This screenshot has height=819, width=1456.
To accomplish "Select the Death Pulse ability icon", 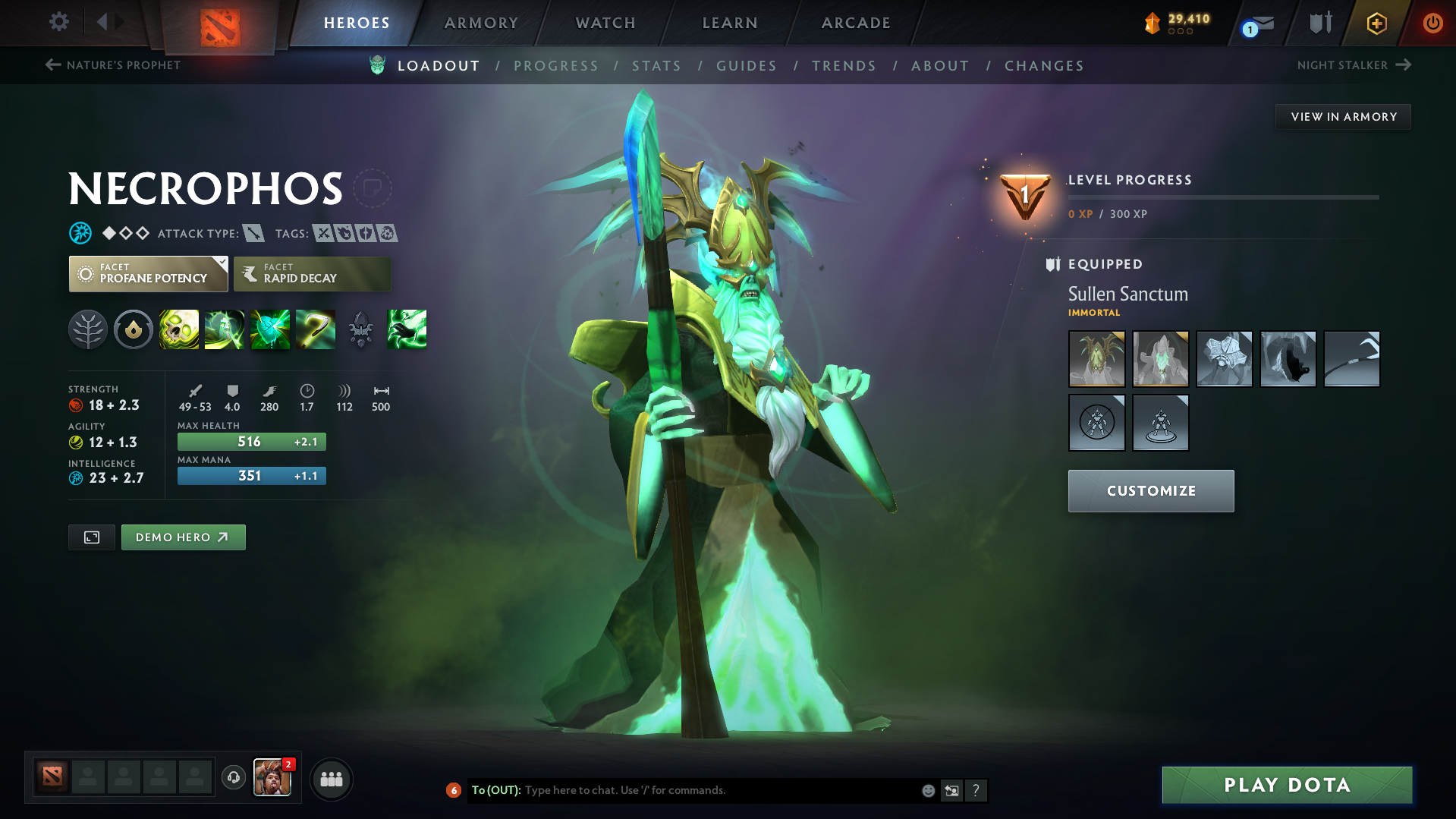I will (178, 329).
